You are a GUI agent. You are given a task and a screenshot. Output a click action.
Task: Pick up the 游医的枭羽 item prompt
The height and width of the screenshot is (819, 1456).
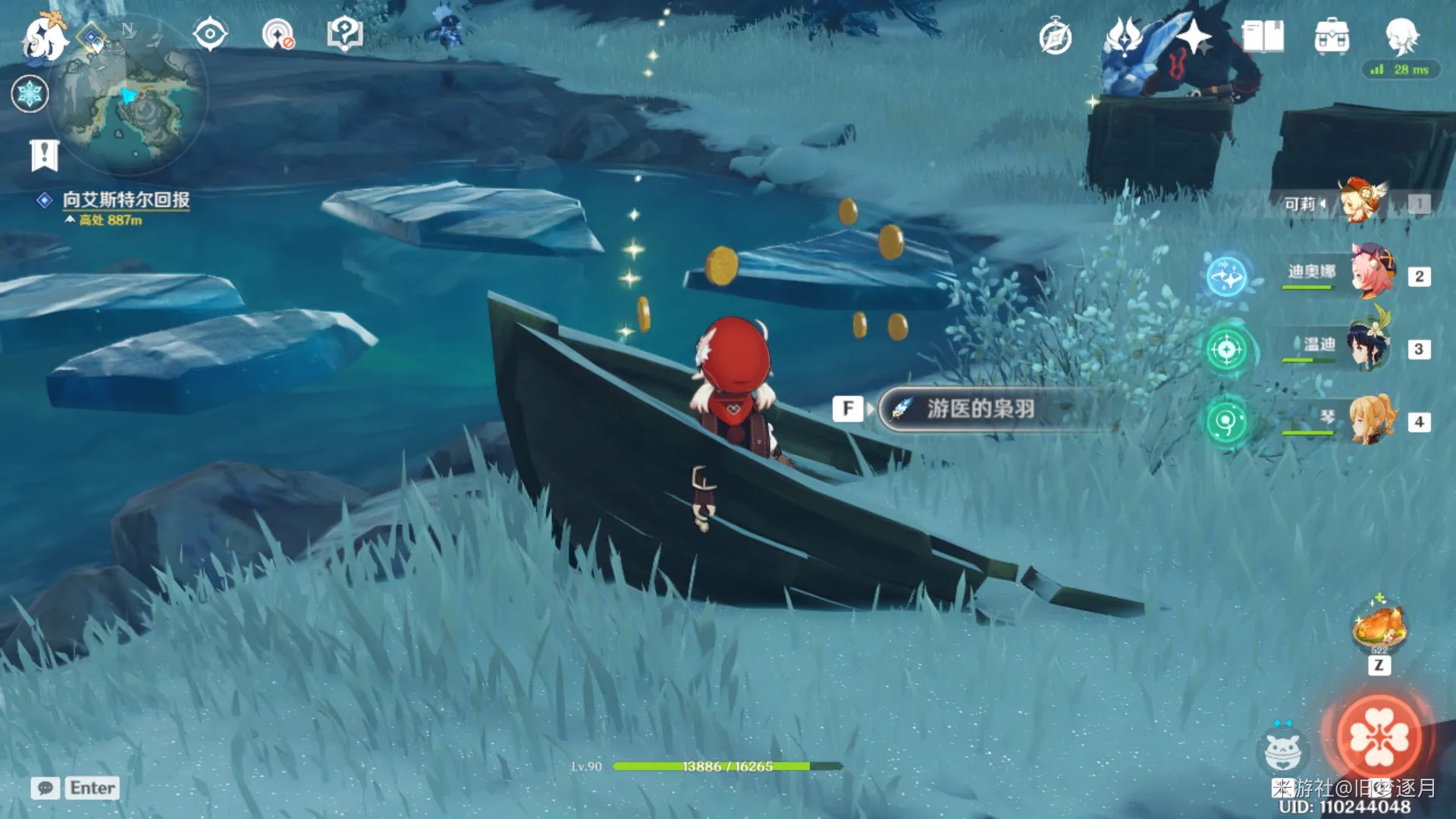click(x=980, y=409)
